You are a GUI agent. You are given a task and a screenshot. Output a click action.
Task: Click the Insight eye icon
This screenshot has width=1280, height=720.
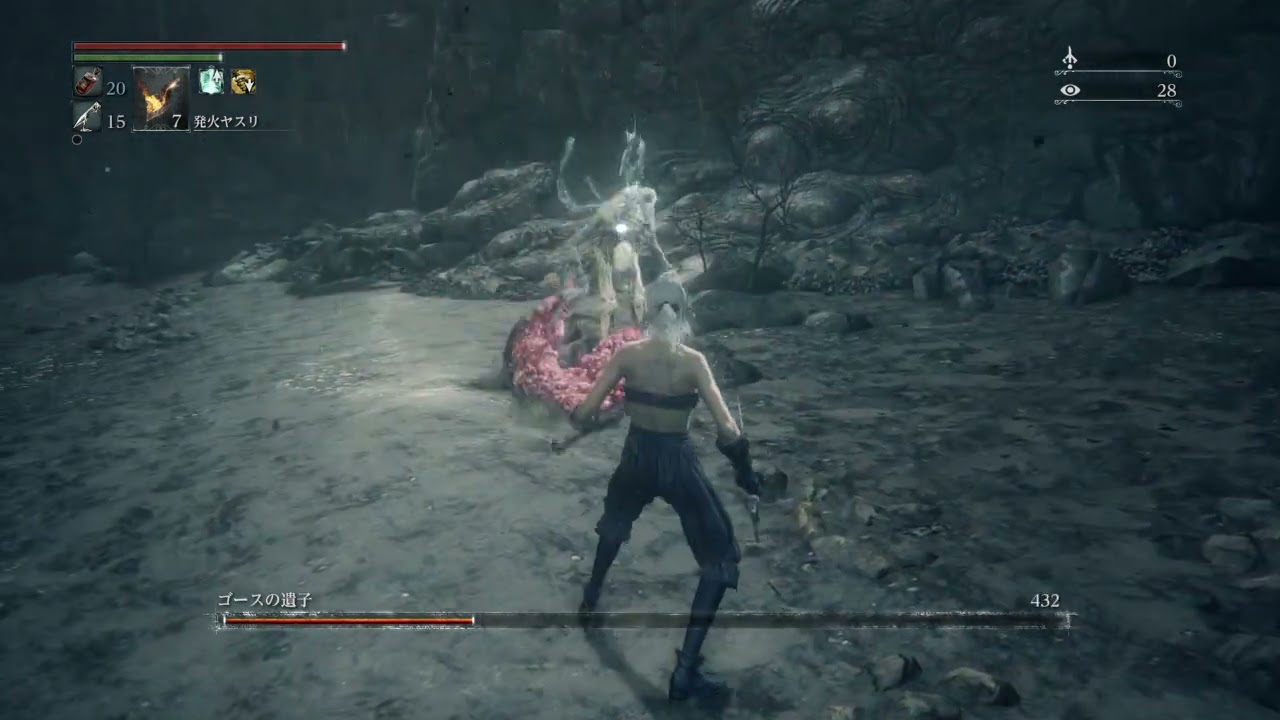pos(1070,91)
